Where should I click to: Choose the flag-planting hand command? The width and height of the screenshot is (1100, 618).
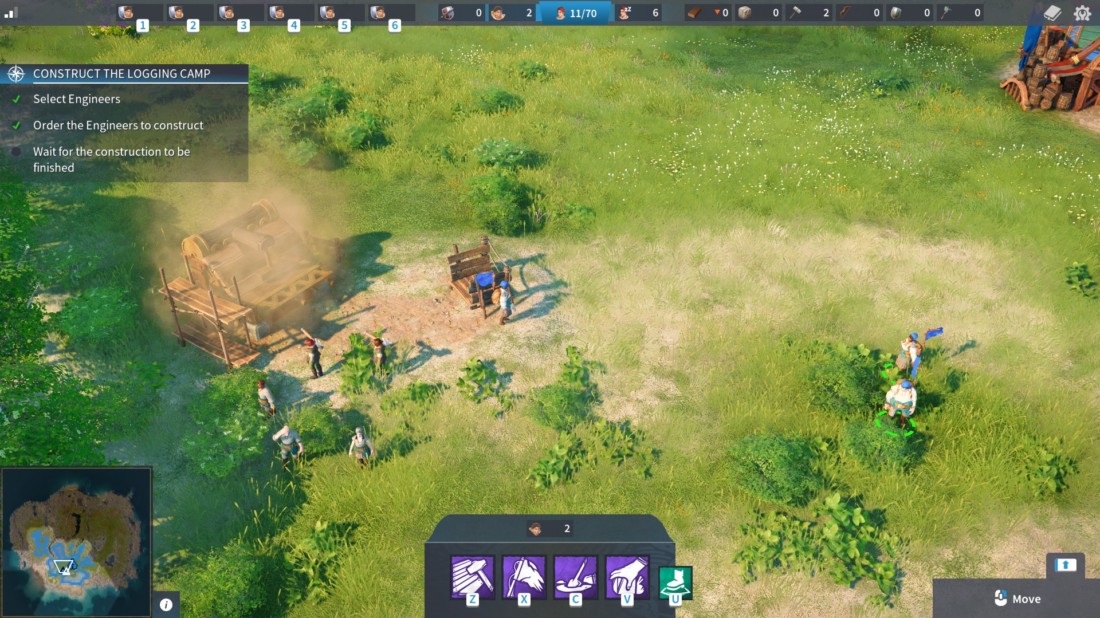pyautogui.click(x=524, y=577)
